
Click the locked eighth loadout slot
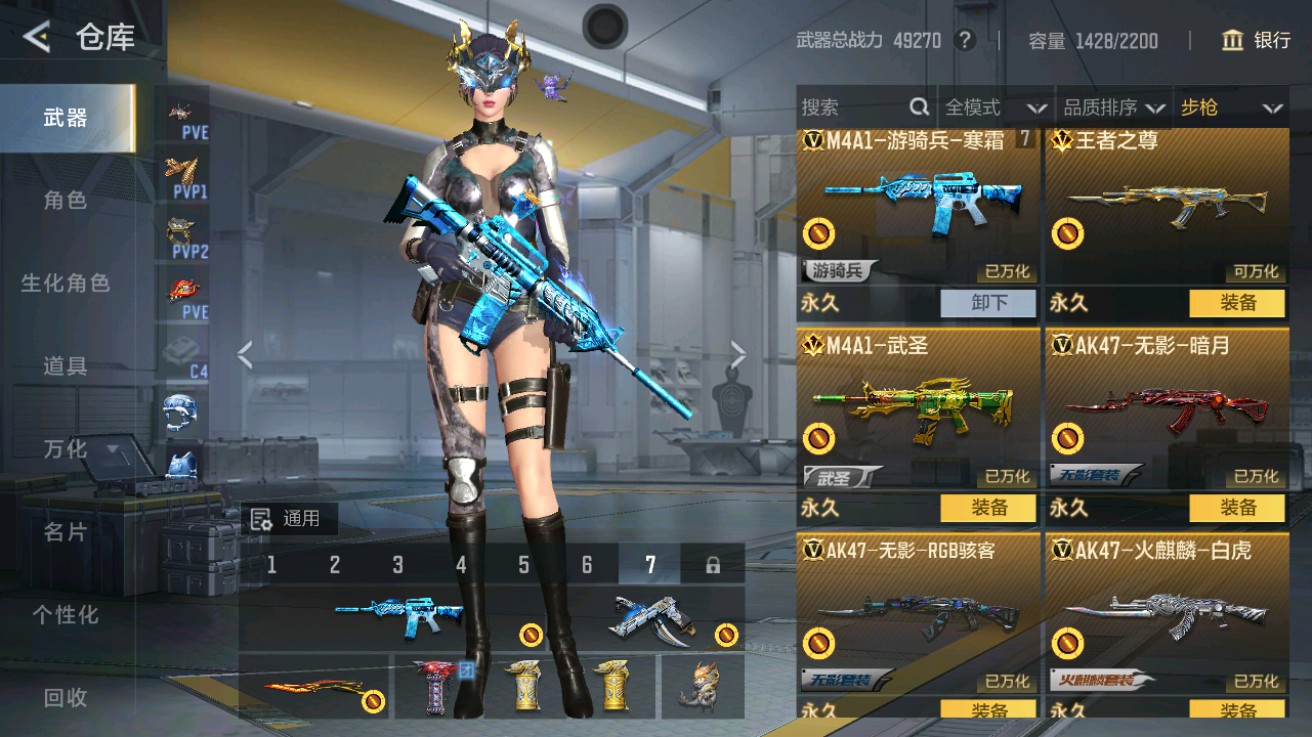712,564
